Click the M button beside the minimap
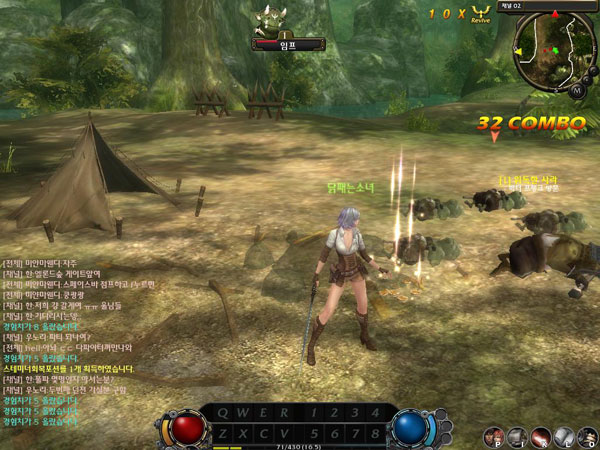The image size is (600, 450). (x=577, y=90)
